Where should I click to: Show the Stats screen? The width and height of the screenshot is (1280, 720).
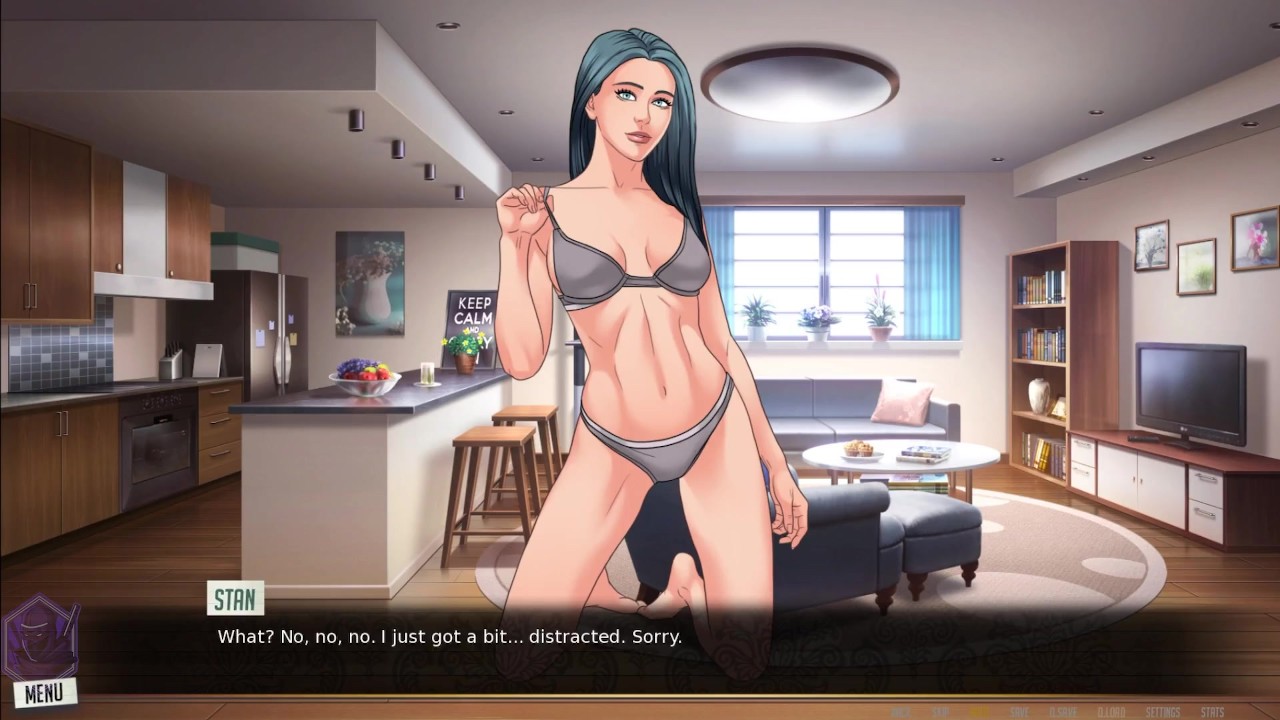pos(1212,712)
